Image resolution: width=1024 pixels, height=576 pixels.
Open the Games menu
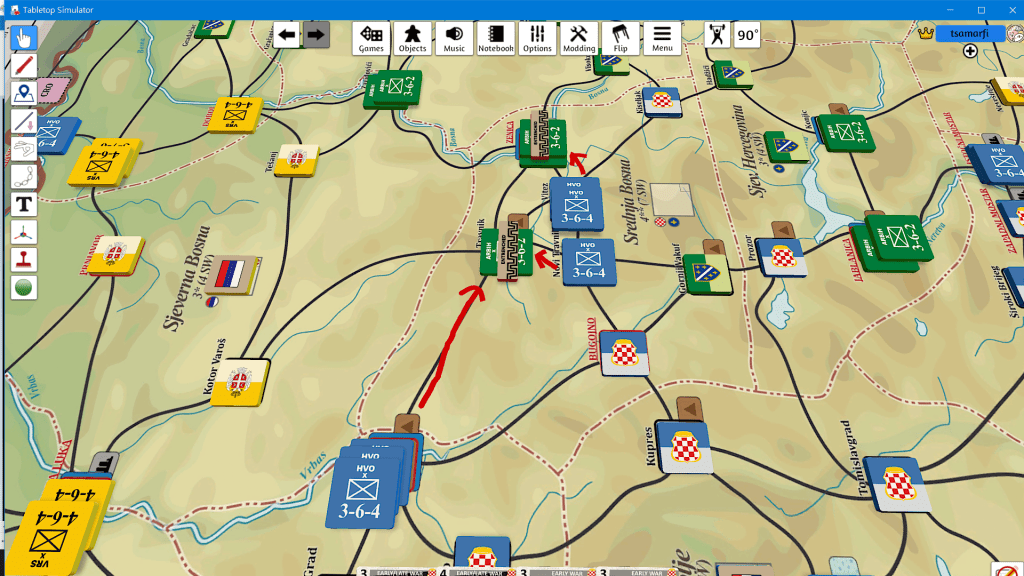(371, 38)
